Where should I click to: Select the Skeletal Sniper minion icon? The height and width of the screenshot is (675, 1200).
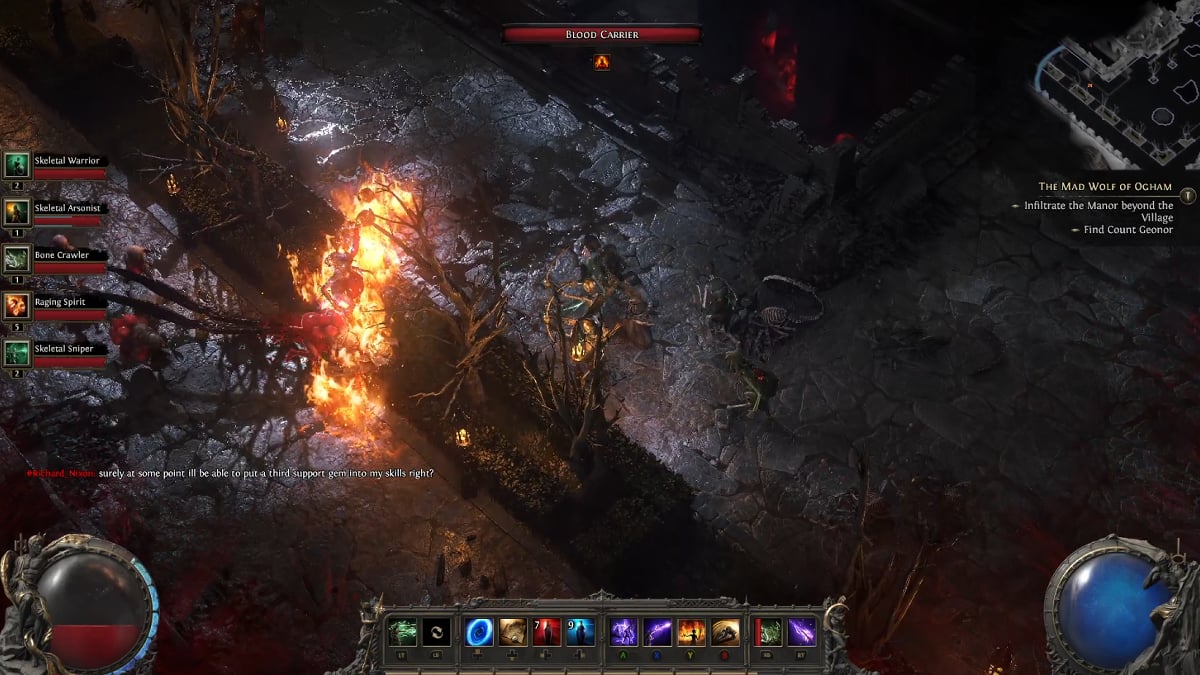17,352
